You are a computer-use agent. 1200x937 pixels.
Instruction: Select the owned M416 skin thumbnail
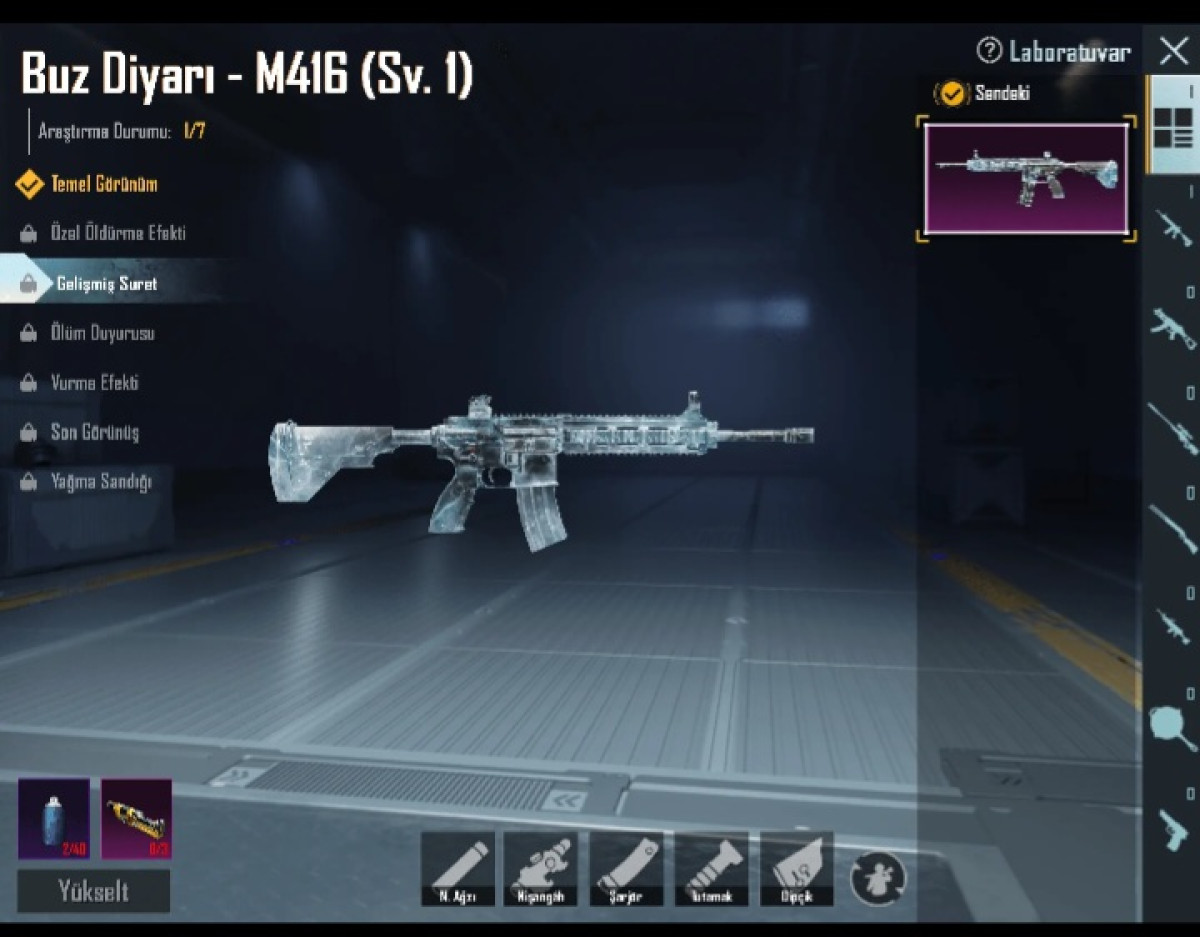1026,179
